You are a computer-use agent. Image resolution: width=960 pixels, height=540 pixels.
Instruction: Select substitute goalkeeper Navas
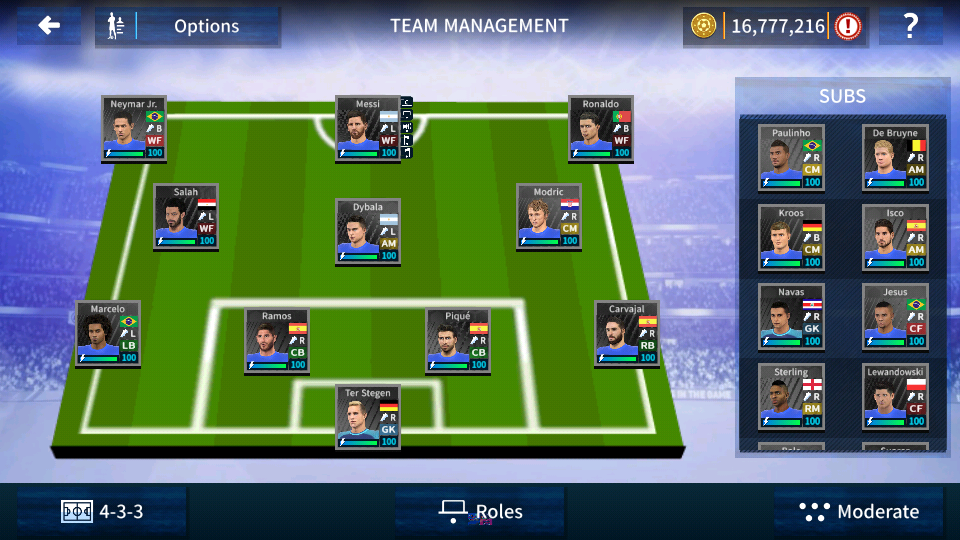click(x=790, y=317)
